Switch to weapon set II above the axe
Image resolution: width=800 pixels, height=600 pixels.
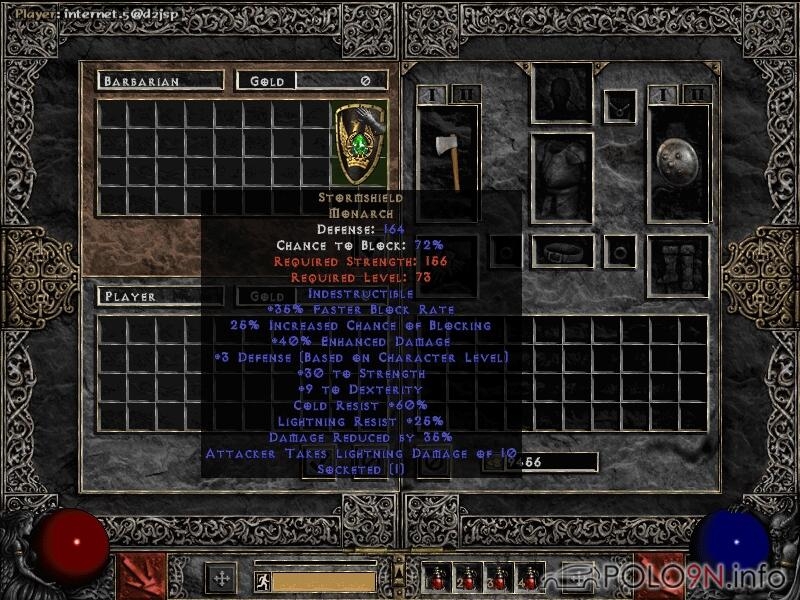coord(465,95)
